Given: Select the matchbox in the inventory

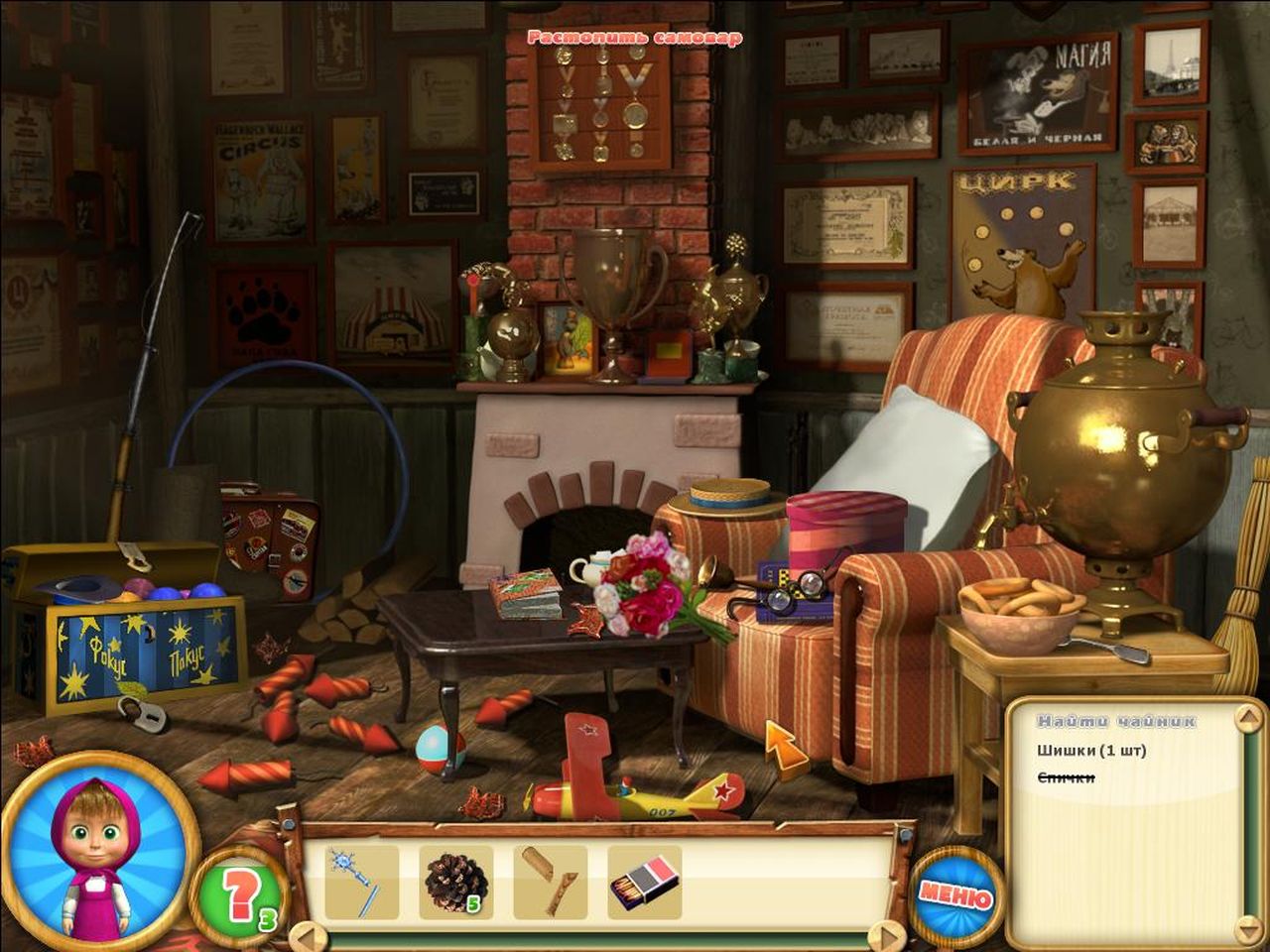Looking at the screenshot, I should [x=645, y=882].
